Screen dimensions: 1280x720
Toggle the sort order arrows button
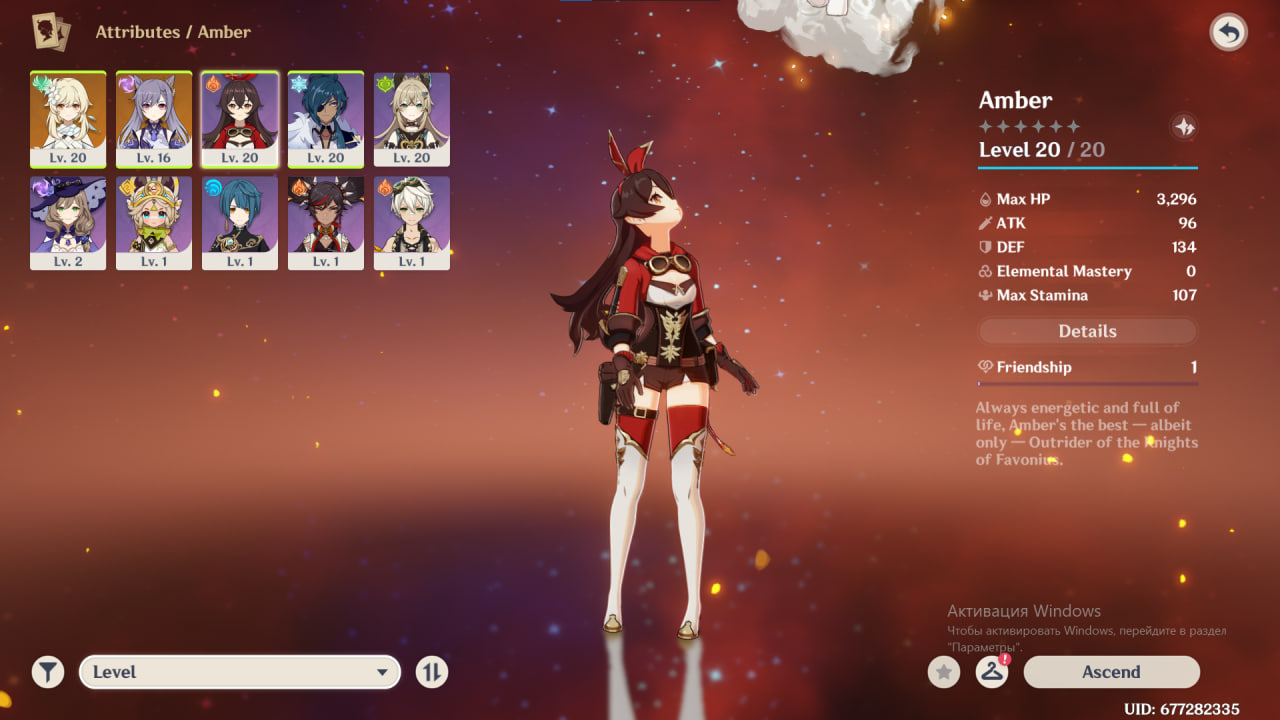(x=431, y=672)
